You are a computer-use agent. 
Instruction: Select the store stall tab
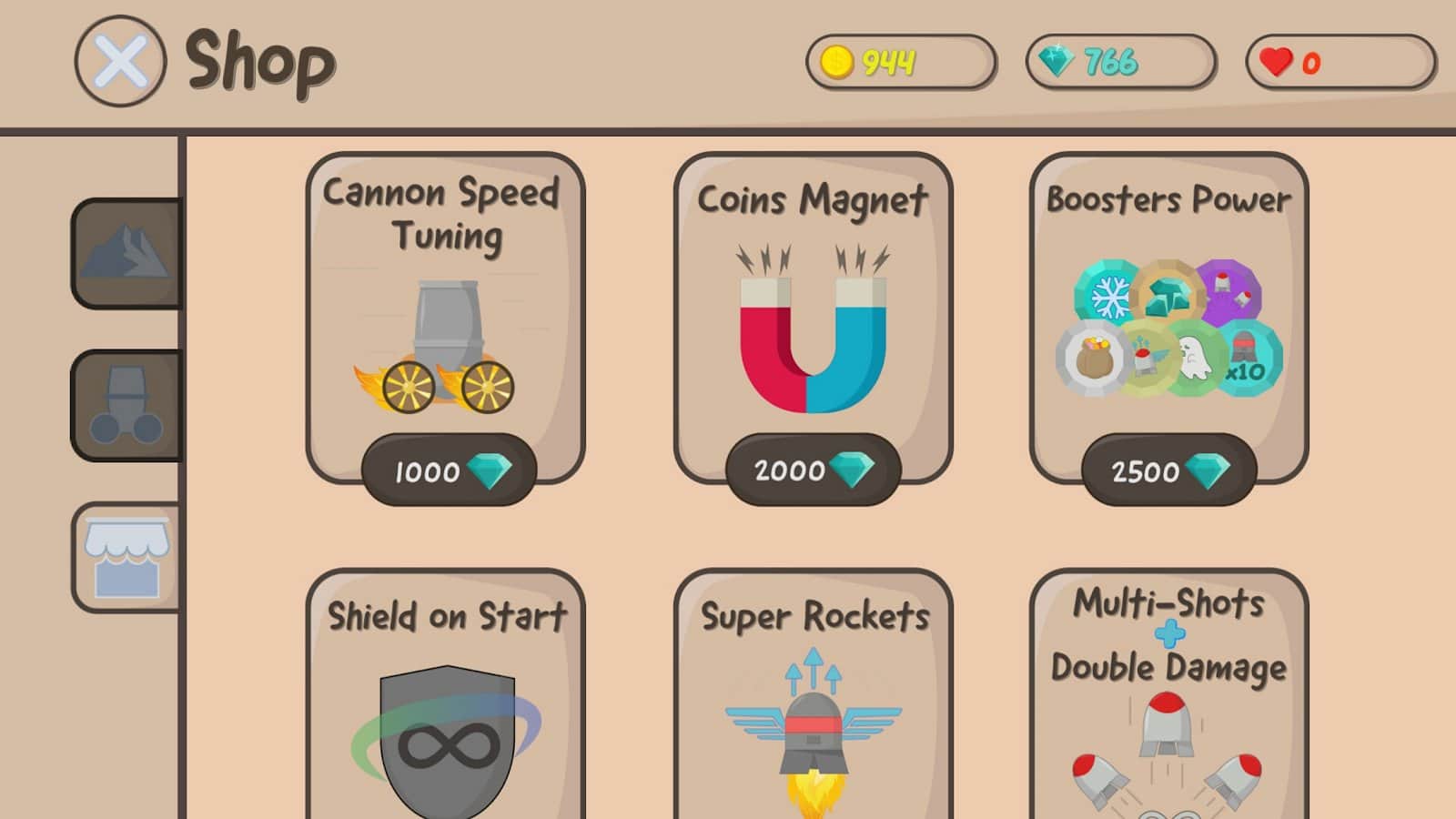point(126,557)
